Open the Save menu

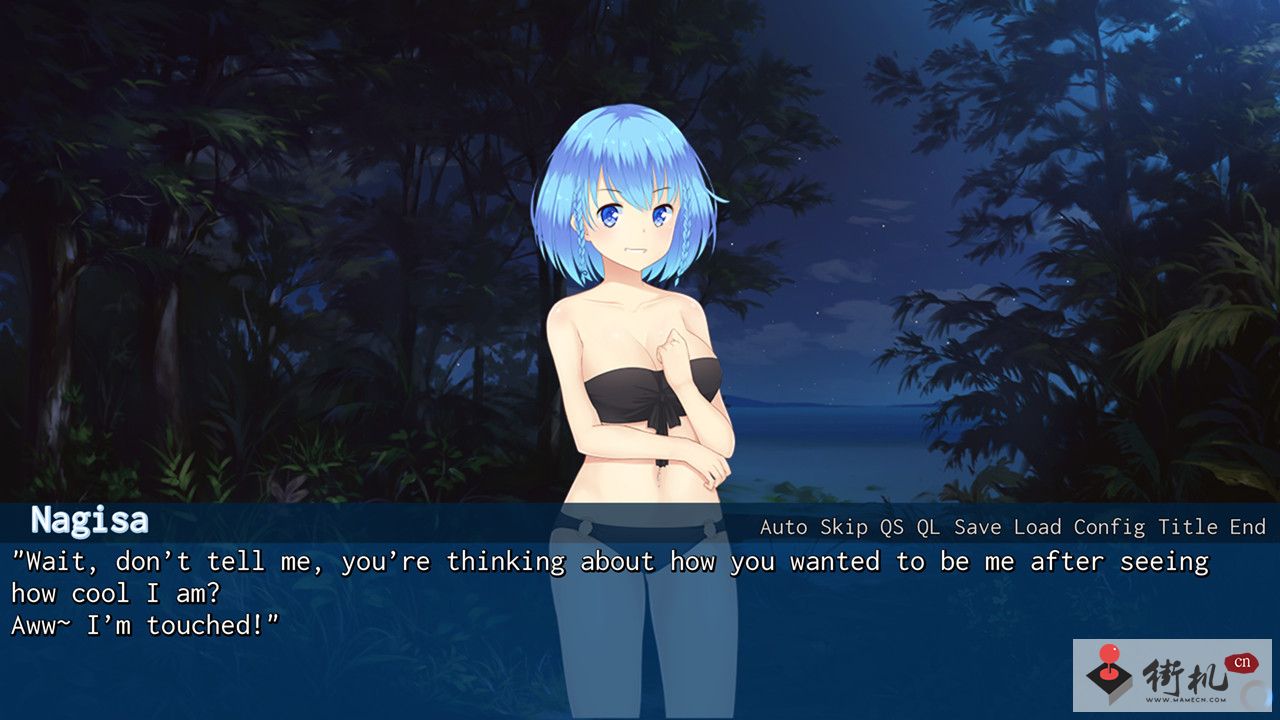pyautogui.click(x=977, y=527)
